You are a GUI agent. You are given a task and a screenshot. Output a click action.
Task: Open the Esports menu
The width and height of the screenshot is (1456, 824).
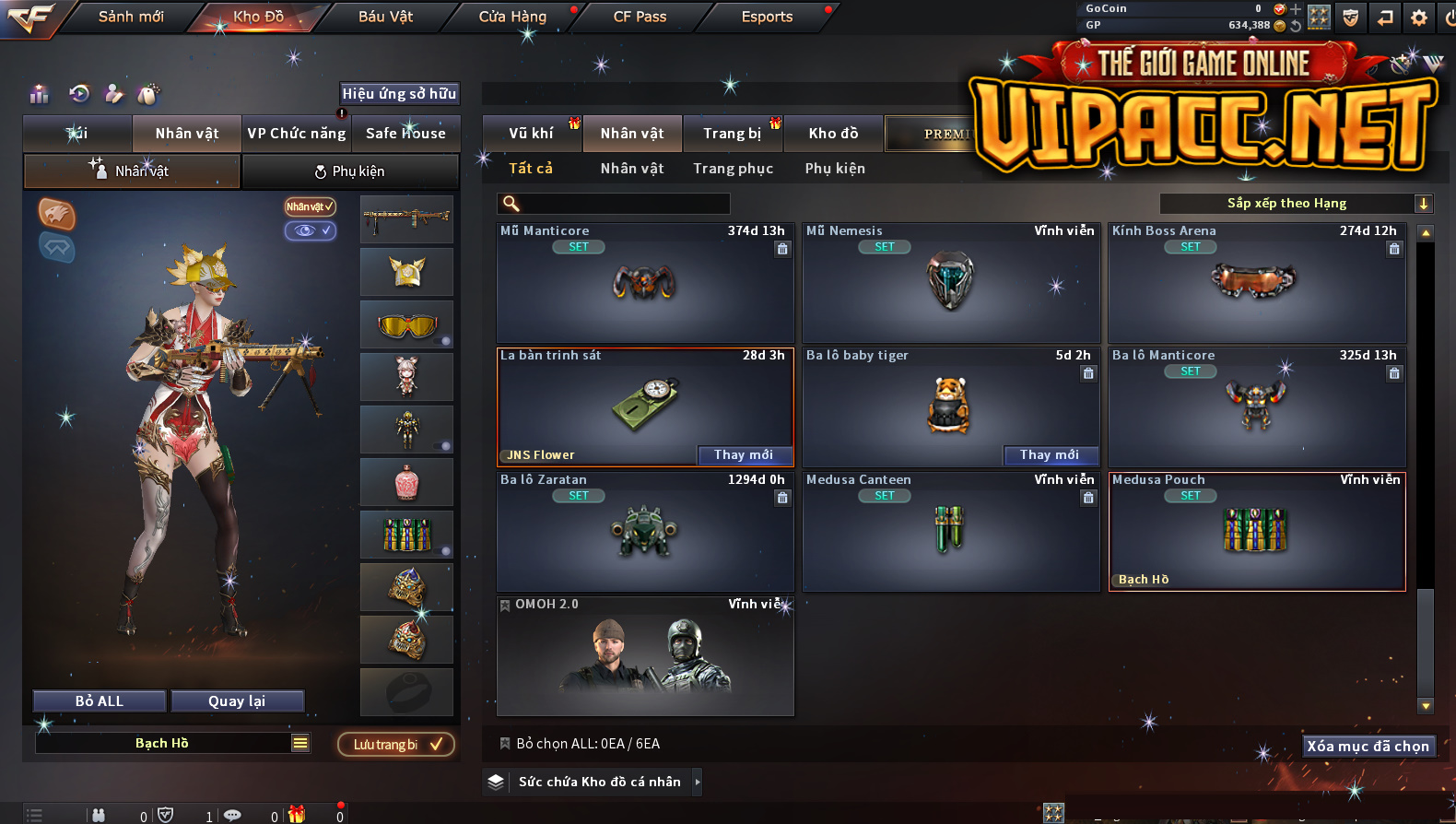pyautogui.click(x=767, y=17)
